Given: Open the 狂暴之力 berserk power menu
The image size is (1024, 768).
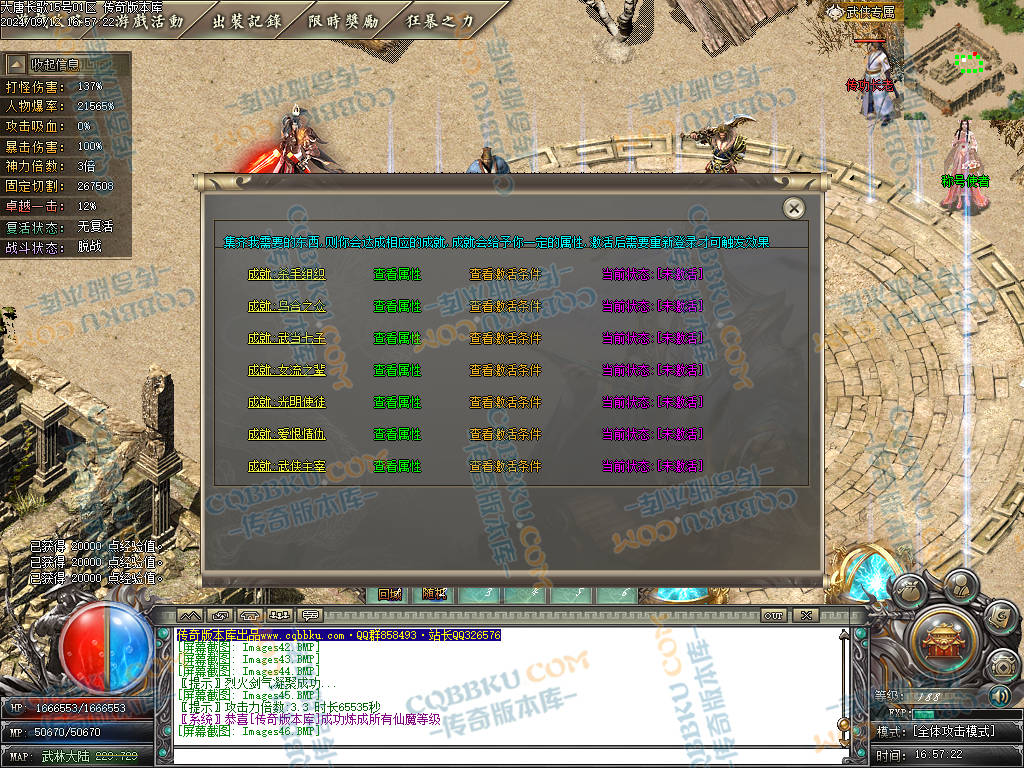Looking at the screenshot, I should [x=441, y=21].
